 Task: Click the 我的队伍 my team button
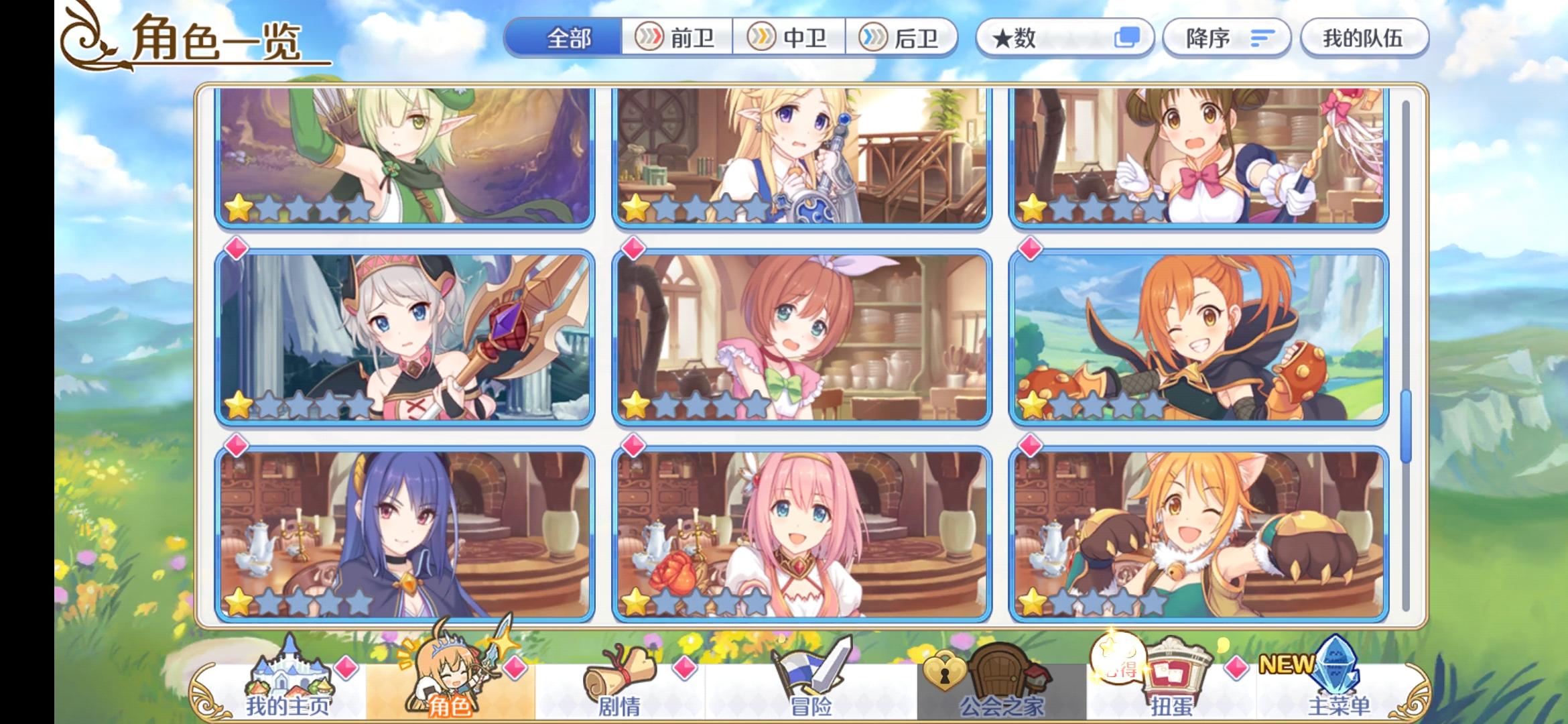1364,39
